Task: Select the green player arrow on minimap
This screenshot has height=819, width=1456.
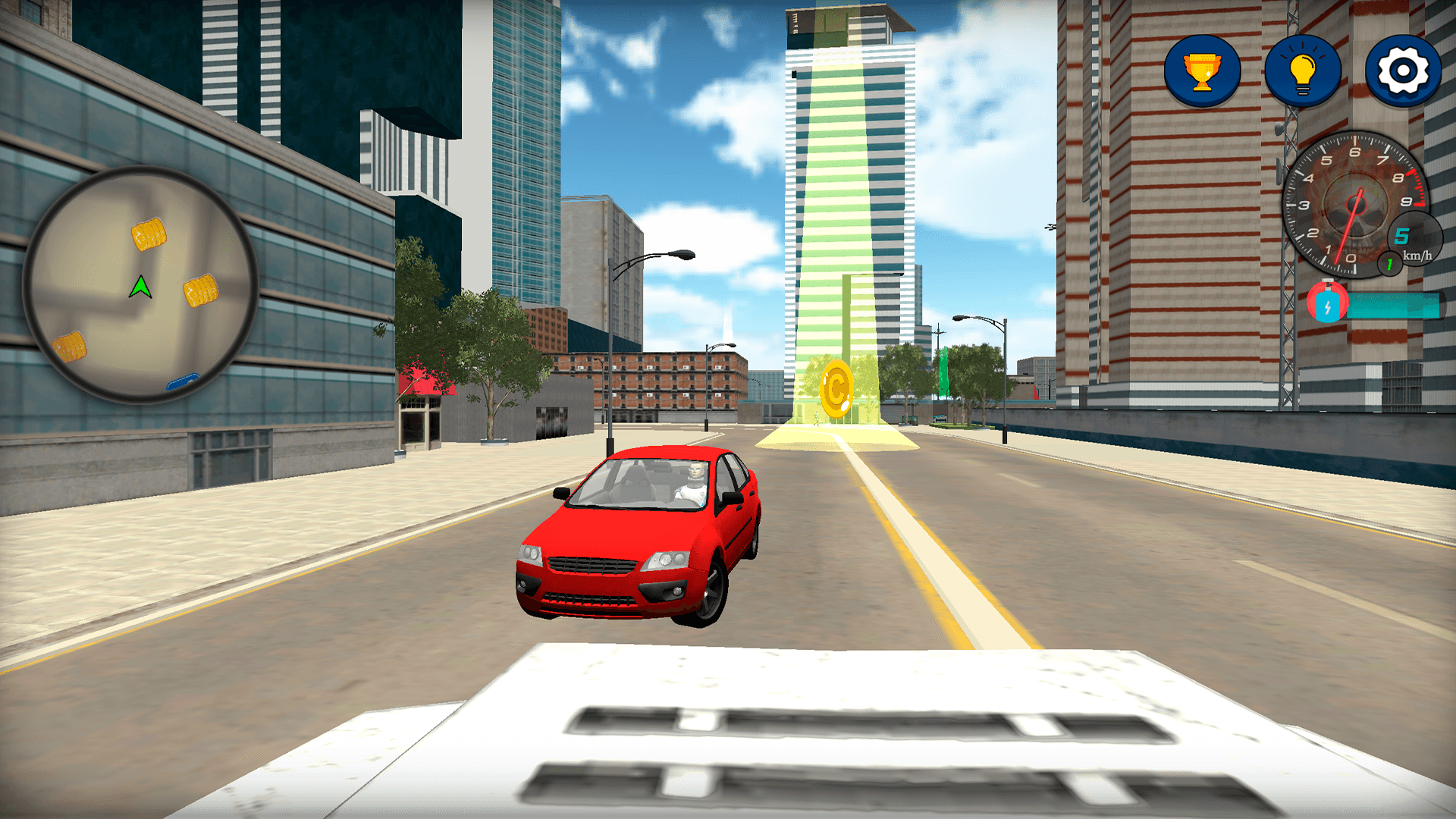Action: pos(140,287)
